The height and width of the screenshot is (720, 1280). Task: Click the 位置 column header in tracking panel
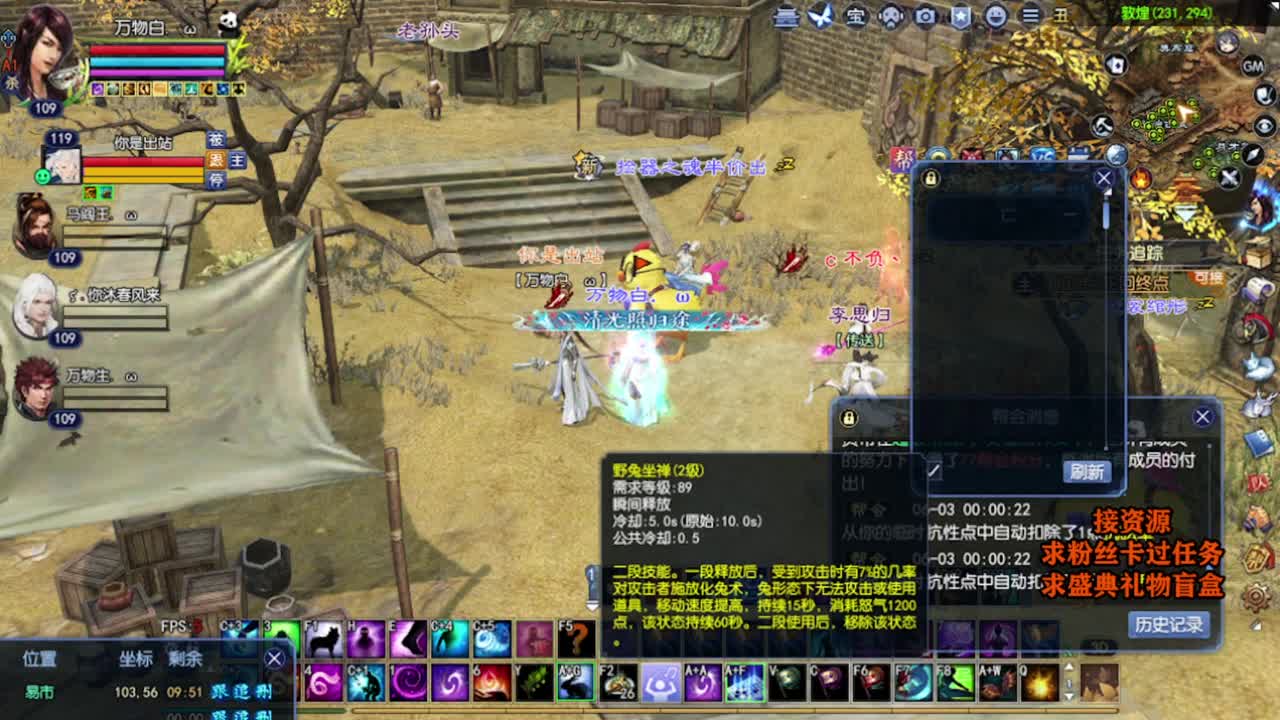41,658
